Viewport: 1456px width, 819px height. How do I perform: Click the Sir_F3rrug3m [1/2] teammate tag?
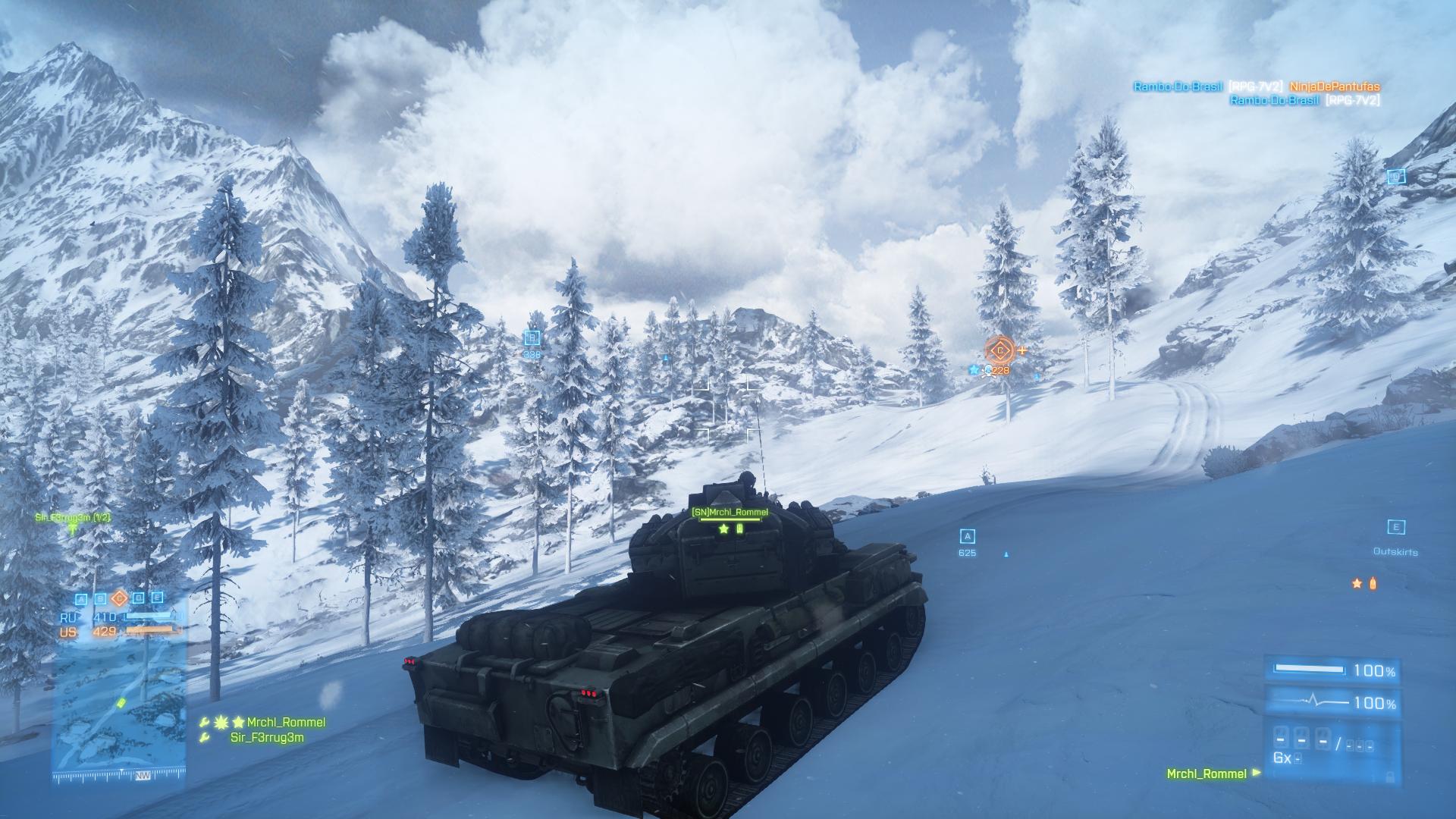73,518
